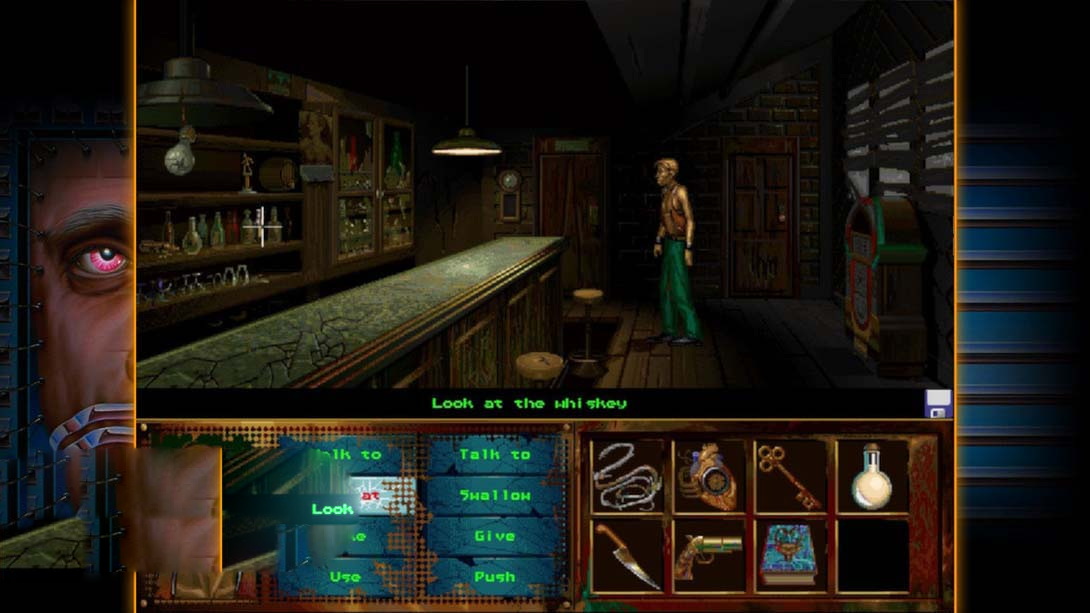1090x613 pixels.
Task: Select the Push verb
Action: (x=495, y=577)
